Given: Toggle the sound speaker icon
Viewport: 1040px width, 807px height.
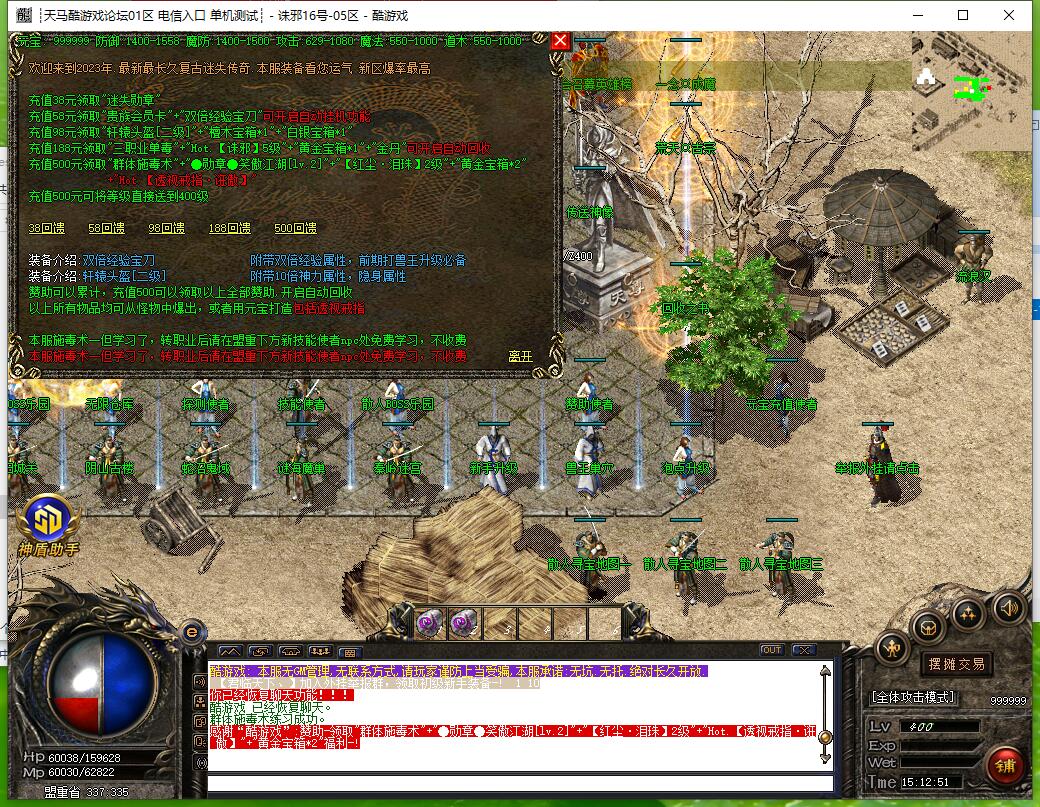Looking at the screenshot, I should pyautogui.click(x=1007, y=607).
